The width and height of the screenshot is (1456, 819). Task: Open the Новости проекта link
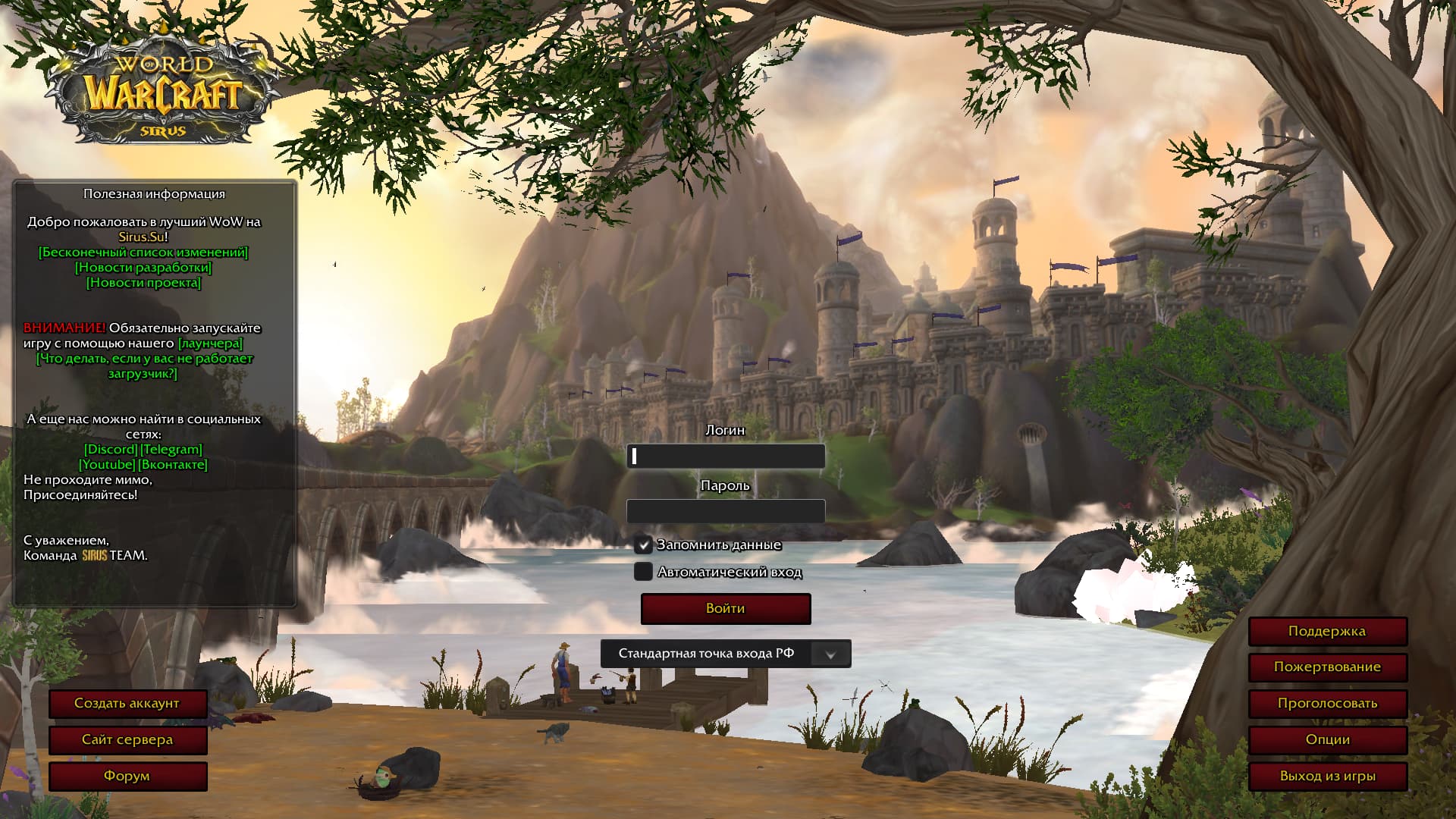coord(143,283)
